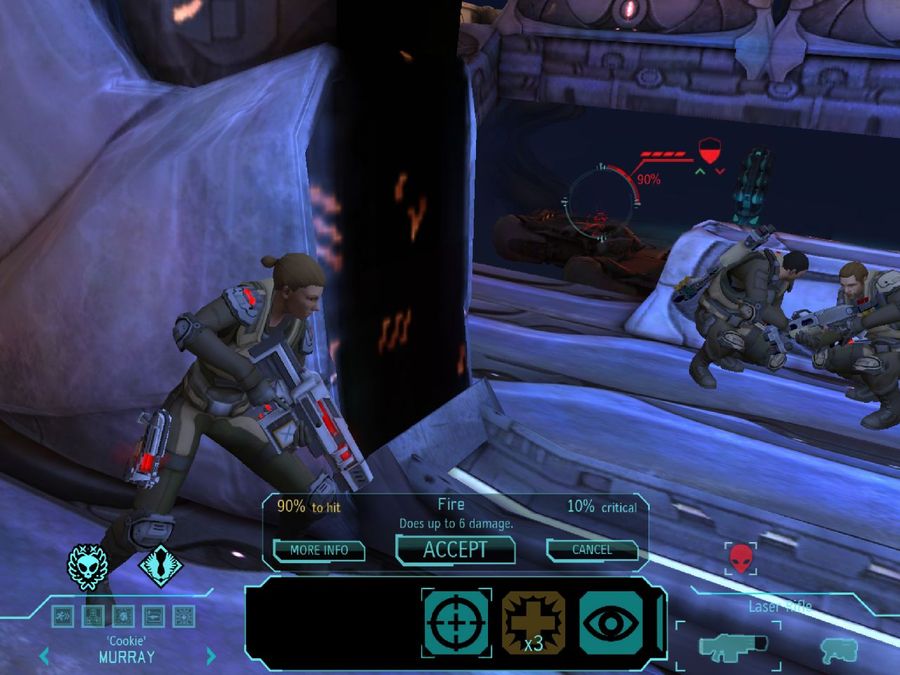Screen dimensions: 900x675
Task: Tap the diamond-shaped soldier status icon
Action: (x=158, y=567)
